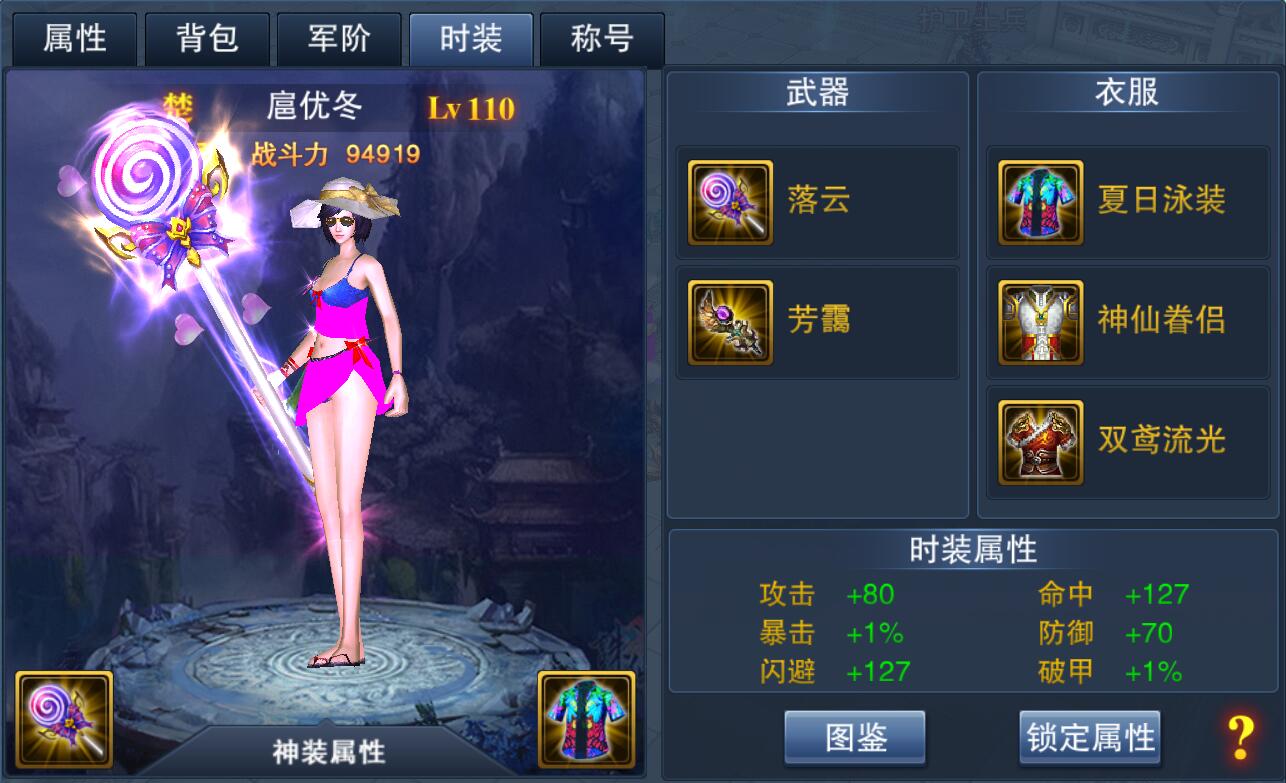Choose the 神仙眷侣 outfit
The image size is (1286, 783).
point(1127,322)
